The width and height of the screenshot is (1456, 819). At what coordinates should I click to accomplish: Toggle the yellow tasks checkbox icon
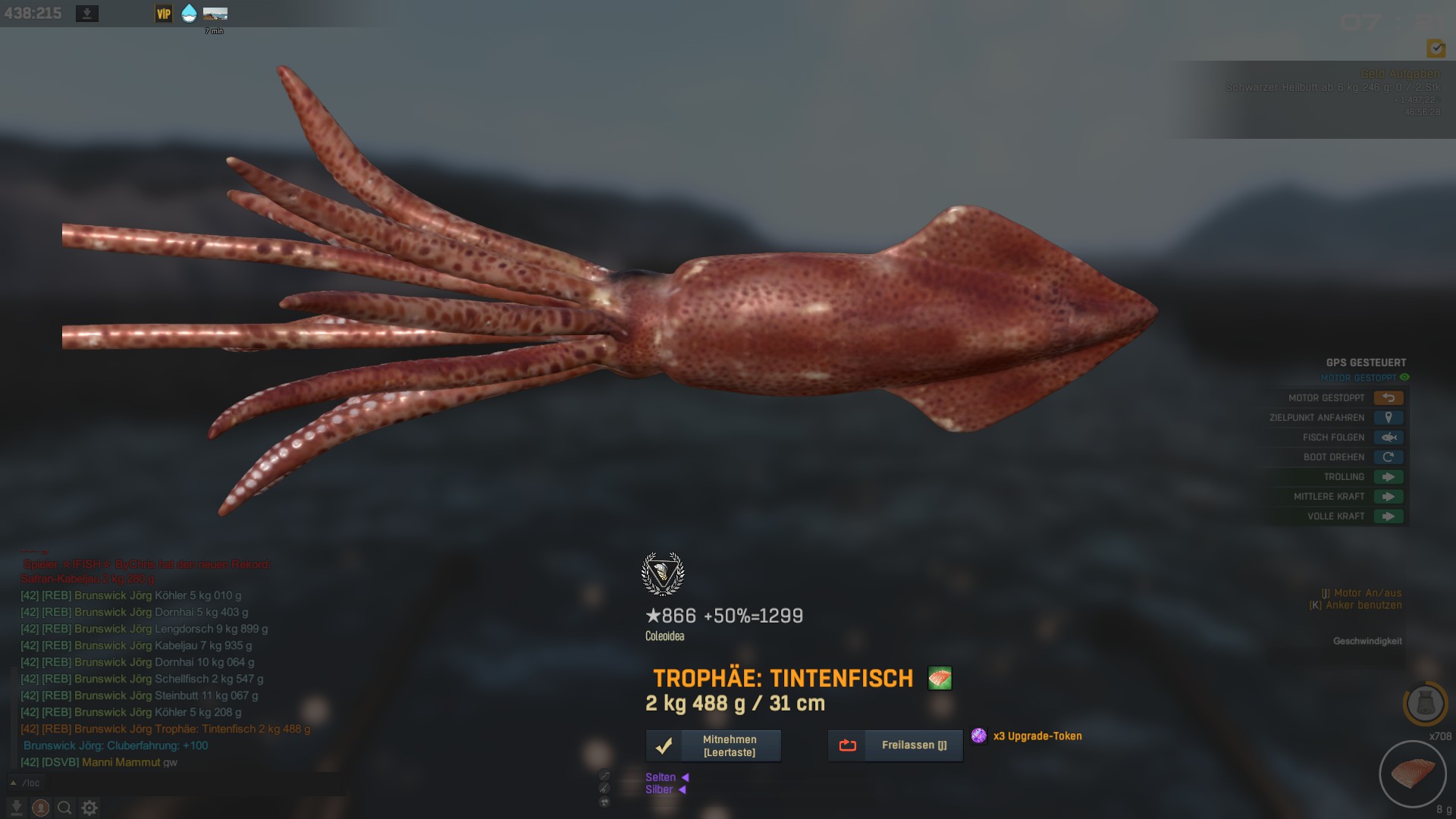click(1436, 49)
